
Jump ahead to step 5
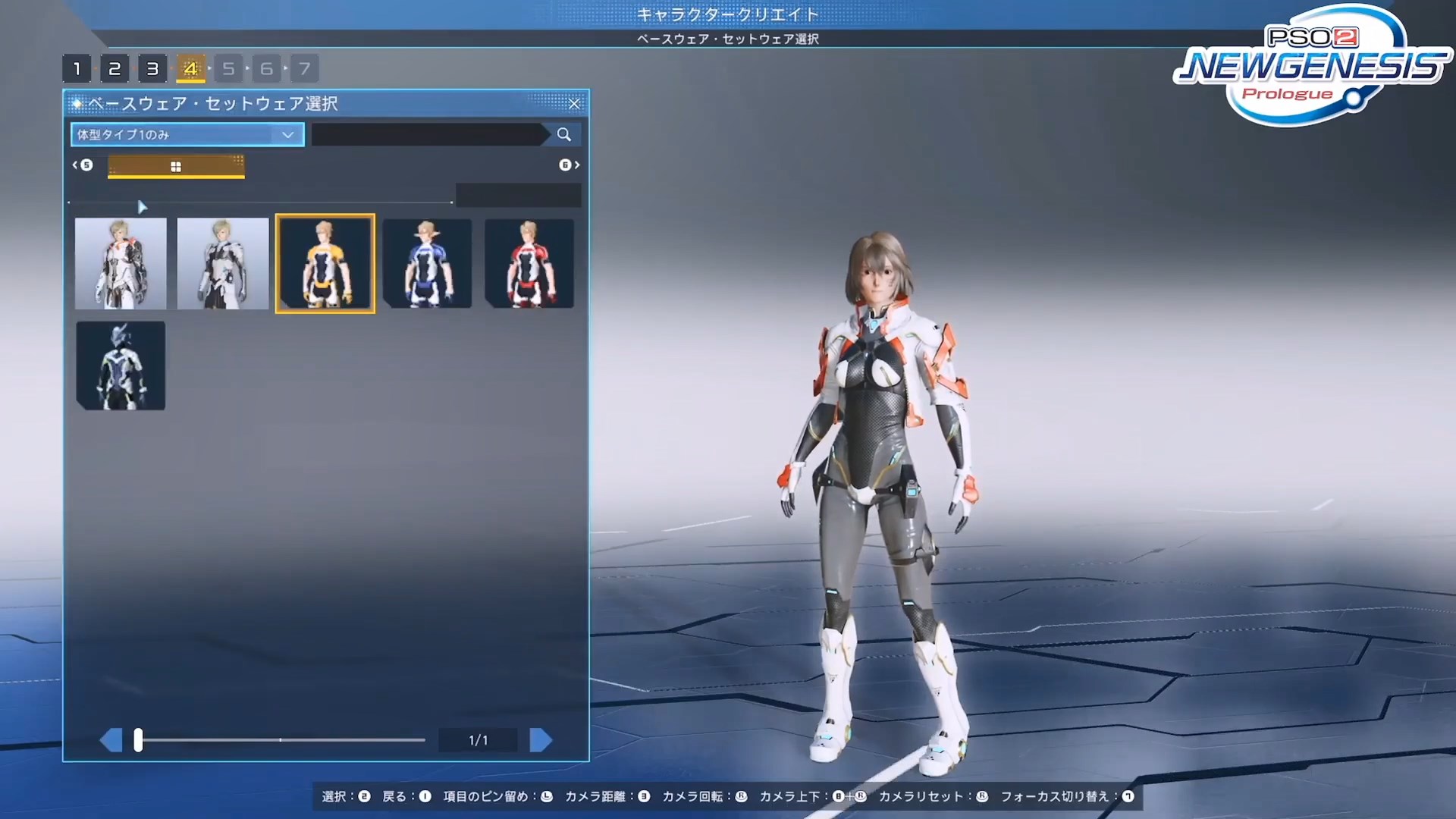click(228, 68)
